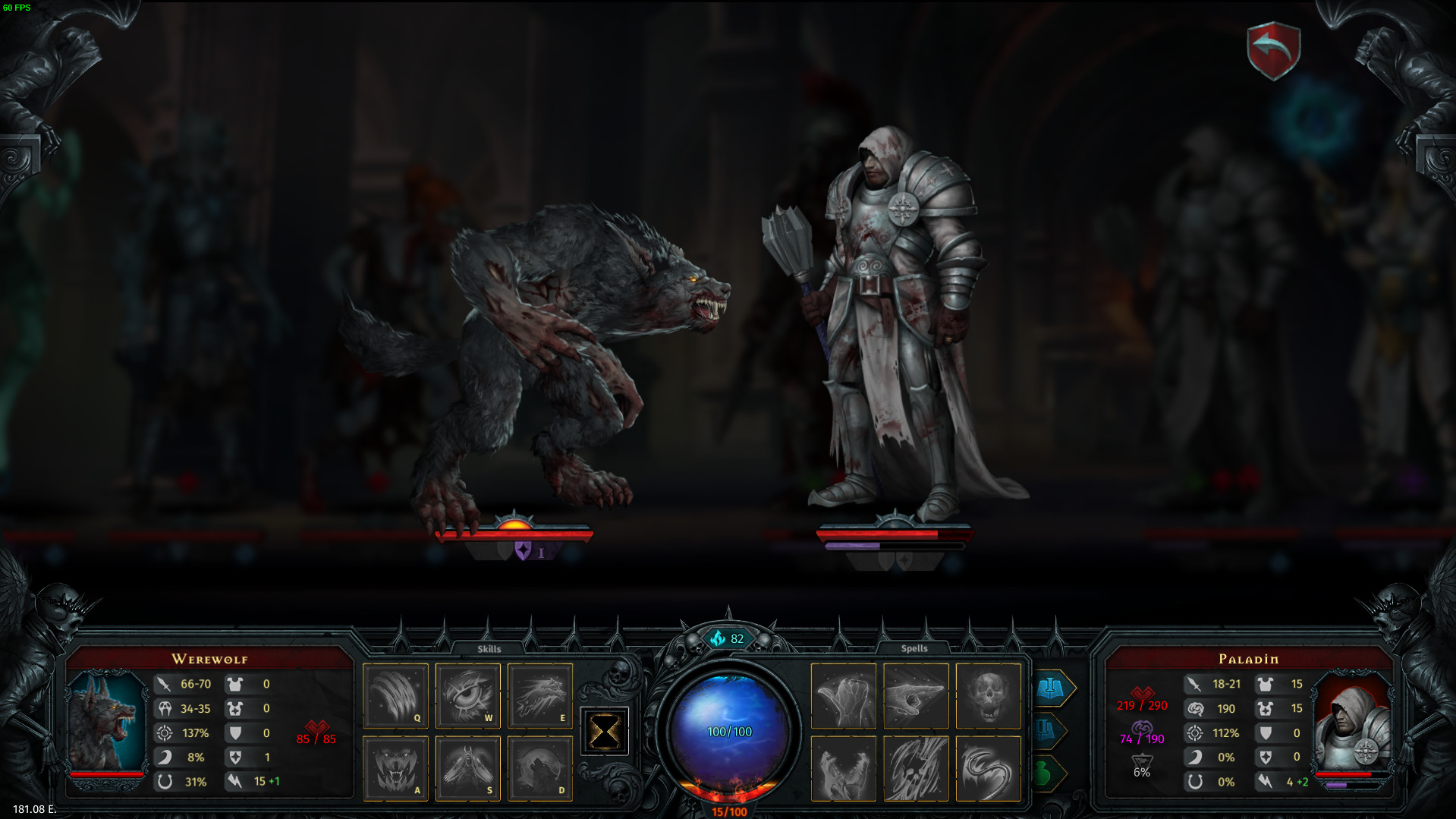Select the ghostly jaw spell
1456x819 pixels.
pyautogui.click(x=844, y=768)
